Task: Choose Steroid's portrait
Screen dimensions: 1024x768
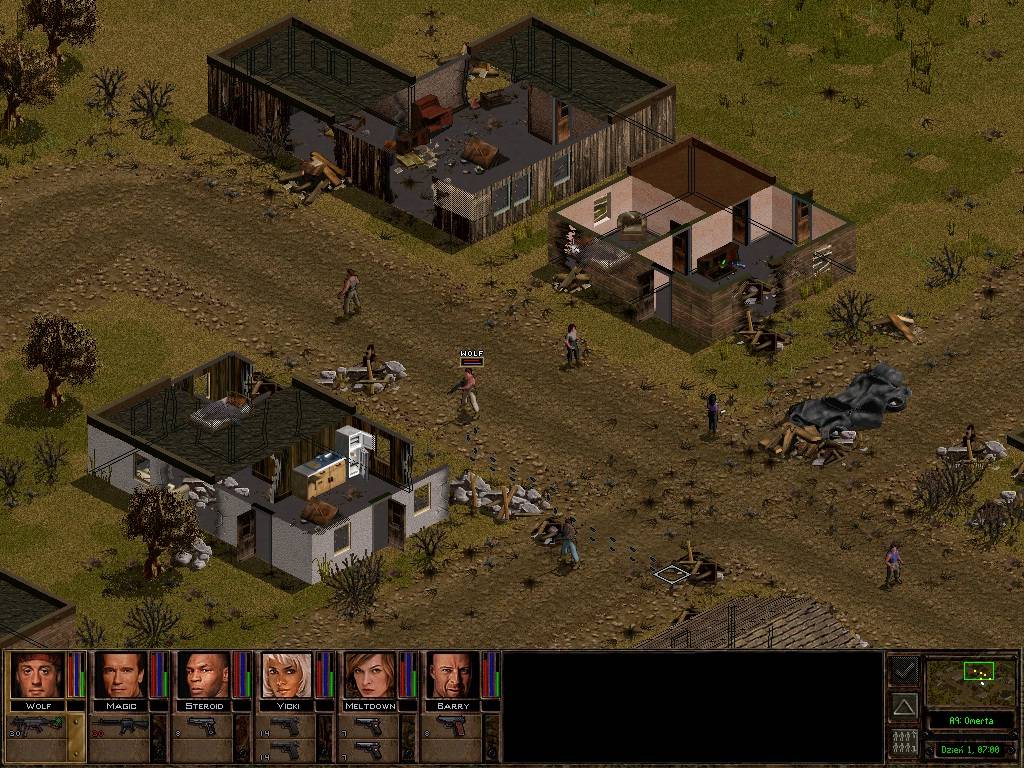Action: (x=203, y=675)
